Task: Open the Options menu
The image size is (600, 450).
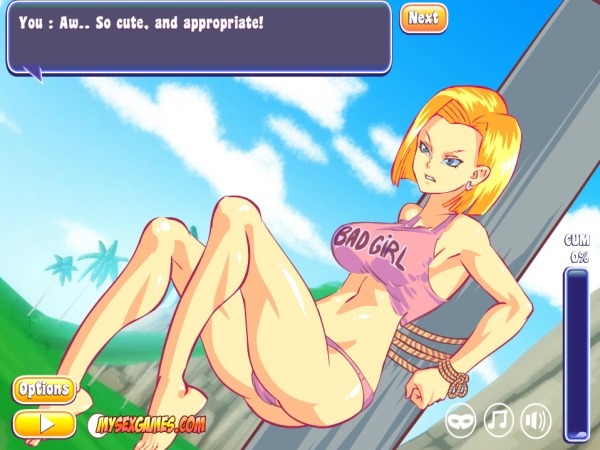Action: (x=44, y=388)
